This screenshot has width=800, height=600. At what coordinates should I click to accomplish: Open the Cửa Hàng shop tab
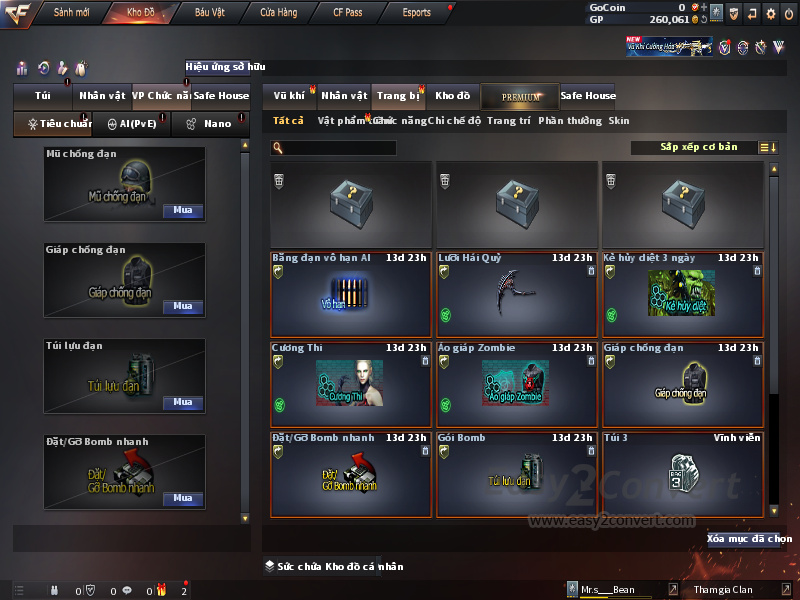[278, 13]
